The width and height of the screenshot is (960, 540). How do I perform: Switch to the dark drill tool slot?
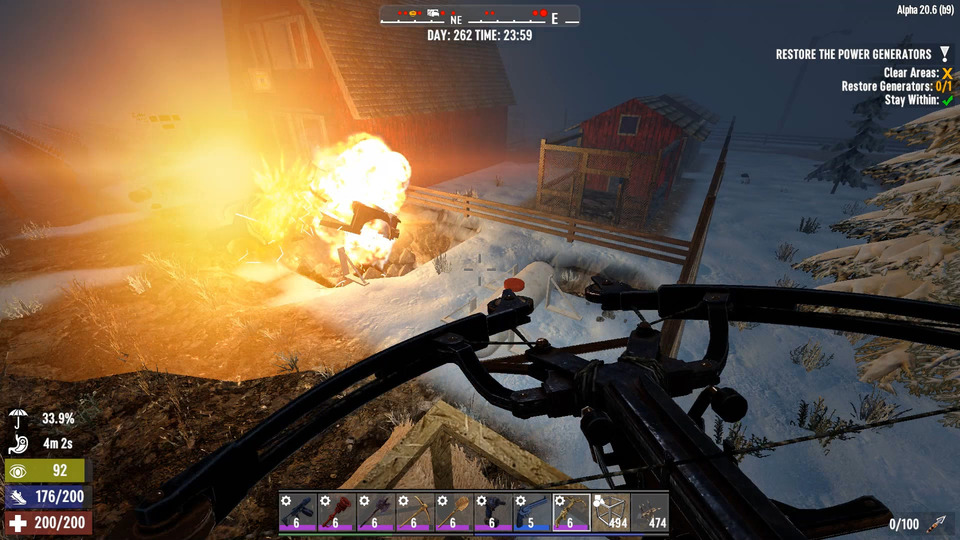tap(493, 511)
